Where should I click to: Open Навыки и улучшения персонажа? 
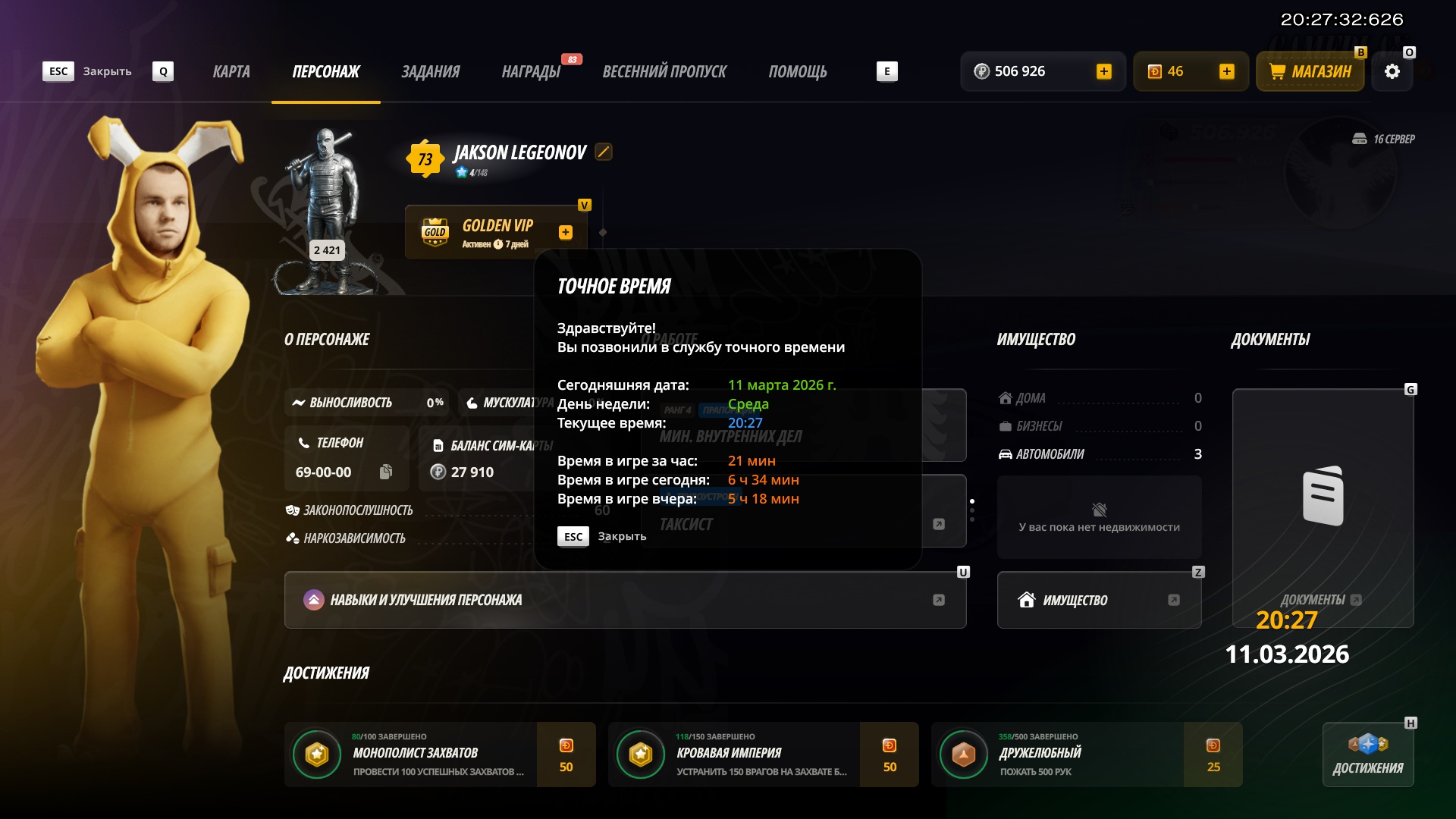click(625, 600)
